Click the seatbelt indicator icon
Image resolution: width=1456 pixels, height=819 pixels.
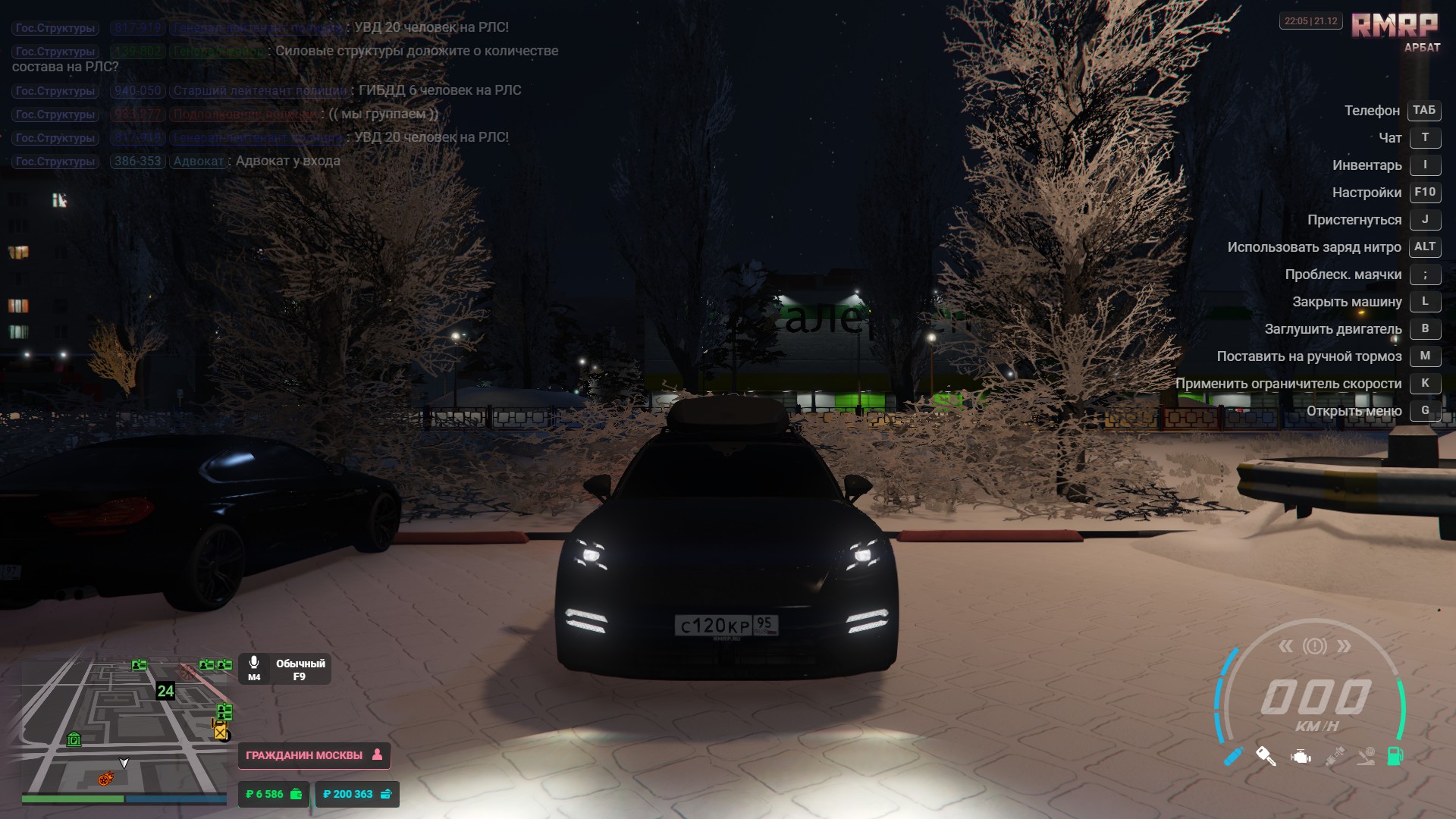(x=1335, y=756)
